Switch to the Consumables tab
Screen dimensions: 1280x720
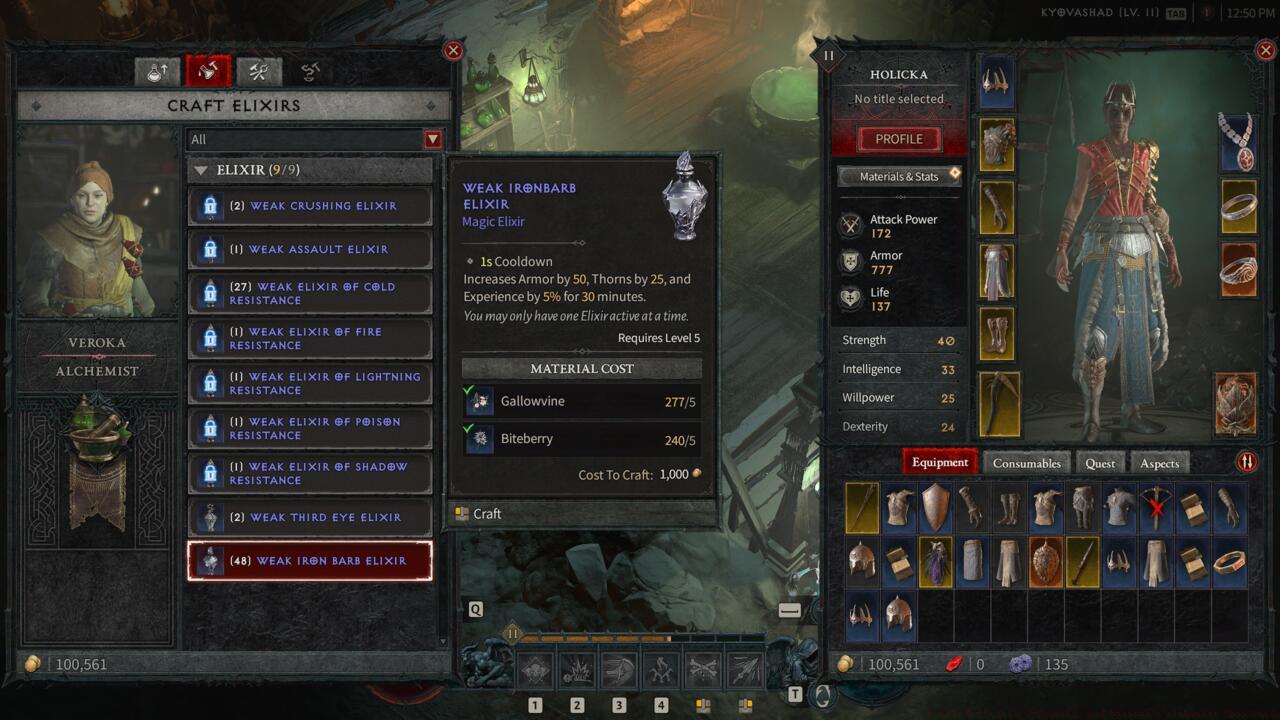click(1026, 463)
